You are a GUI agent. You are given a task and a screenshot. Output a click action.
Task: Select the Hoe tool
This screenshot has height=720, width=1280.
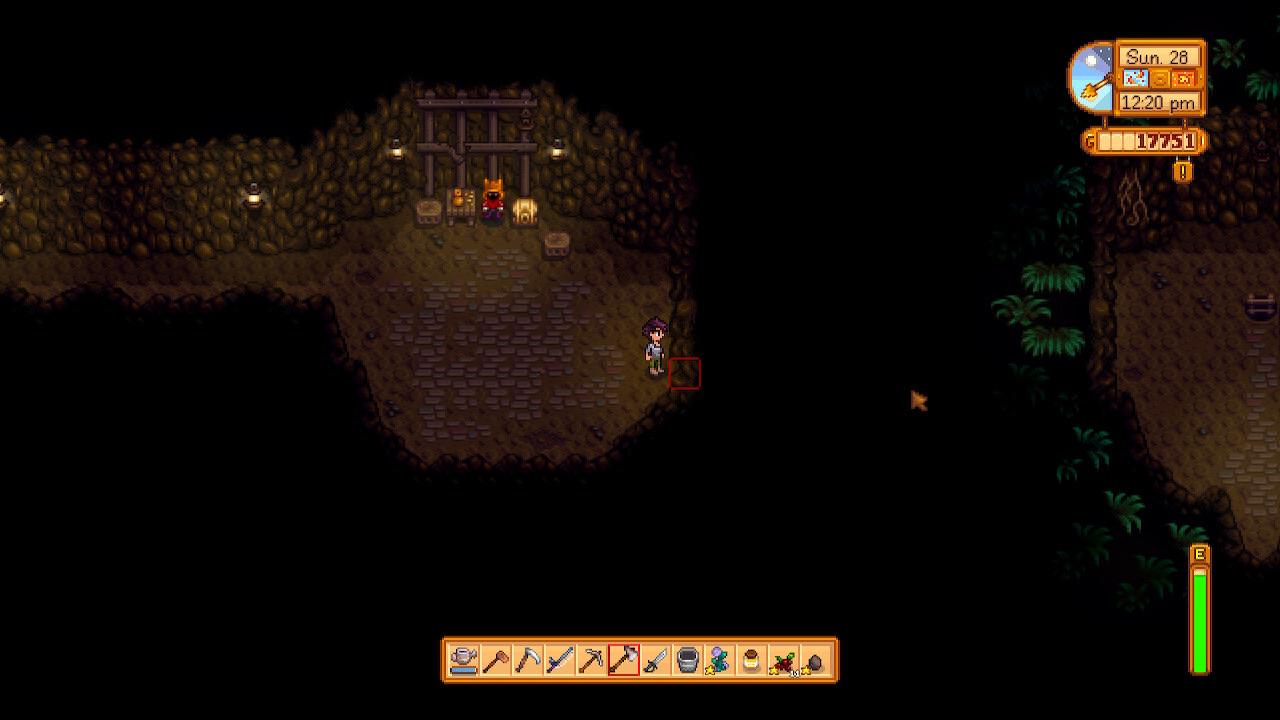(x=497, y=660)
